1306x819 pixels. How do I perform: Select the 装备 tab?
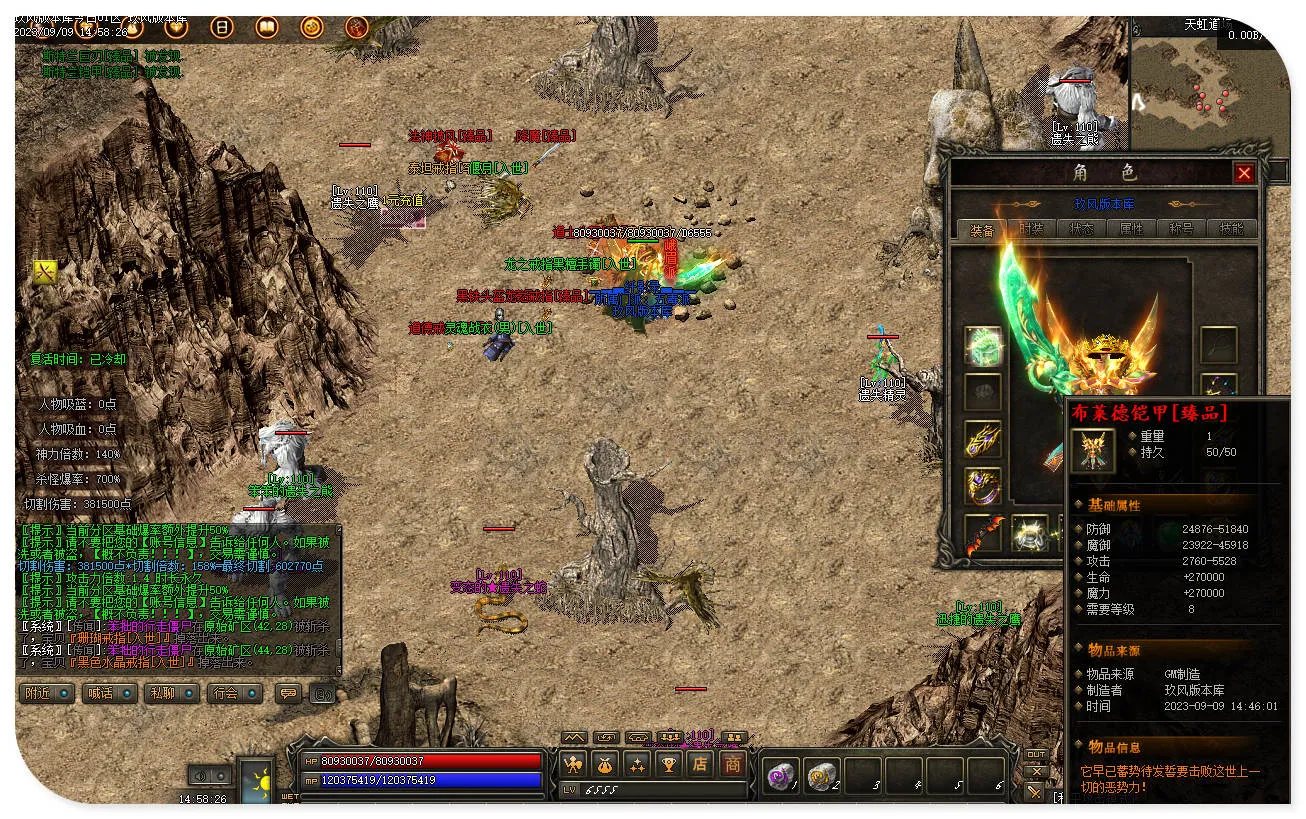point(981,230)
